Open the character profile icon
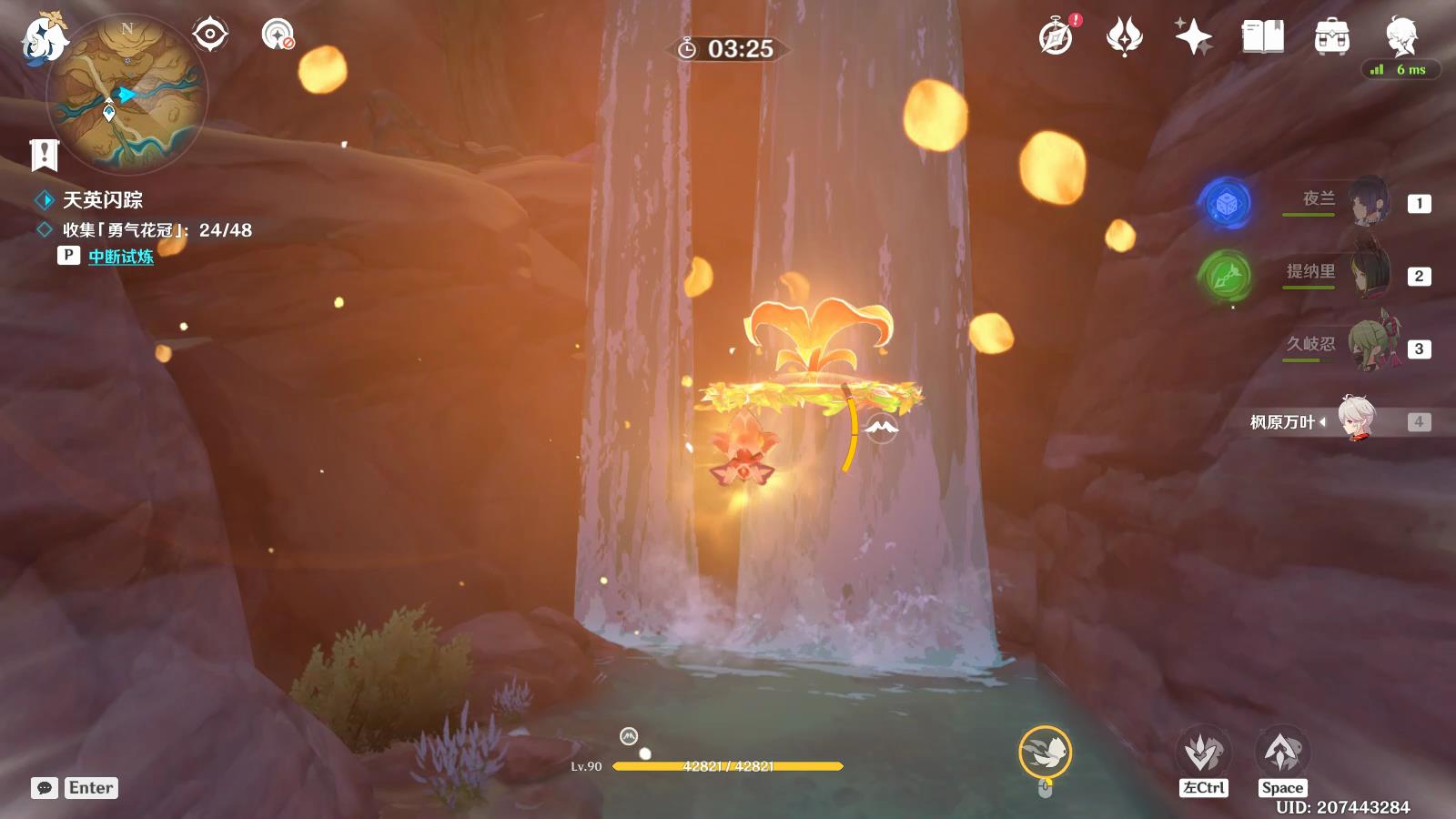 (1401, 35)
